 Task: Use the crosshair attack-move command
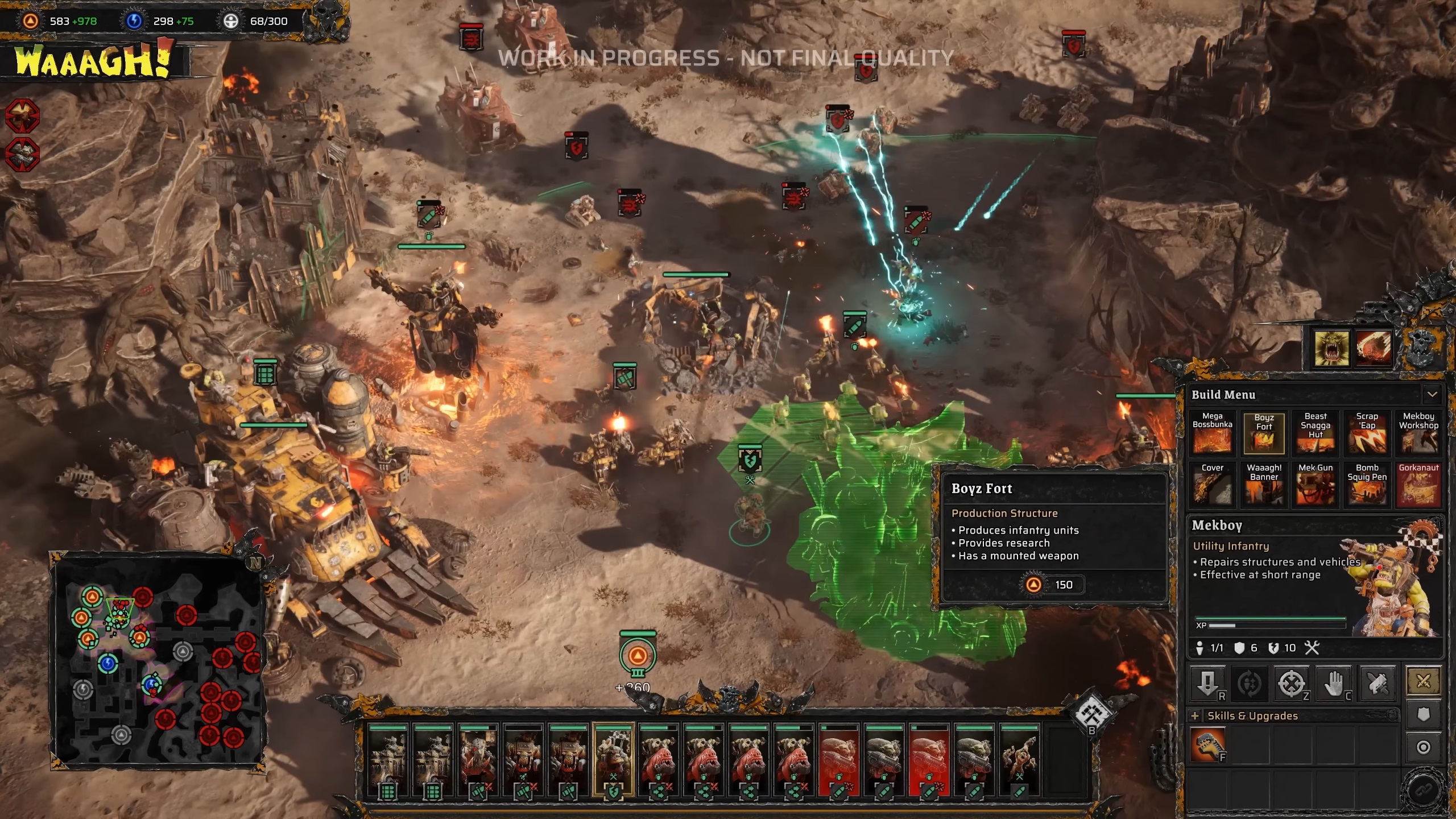(x=1291, y=682)
